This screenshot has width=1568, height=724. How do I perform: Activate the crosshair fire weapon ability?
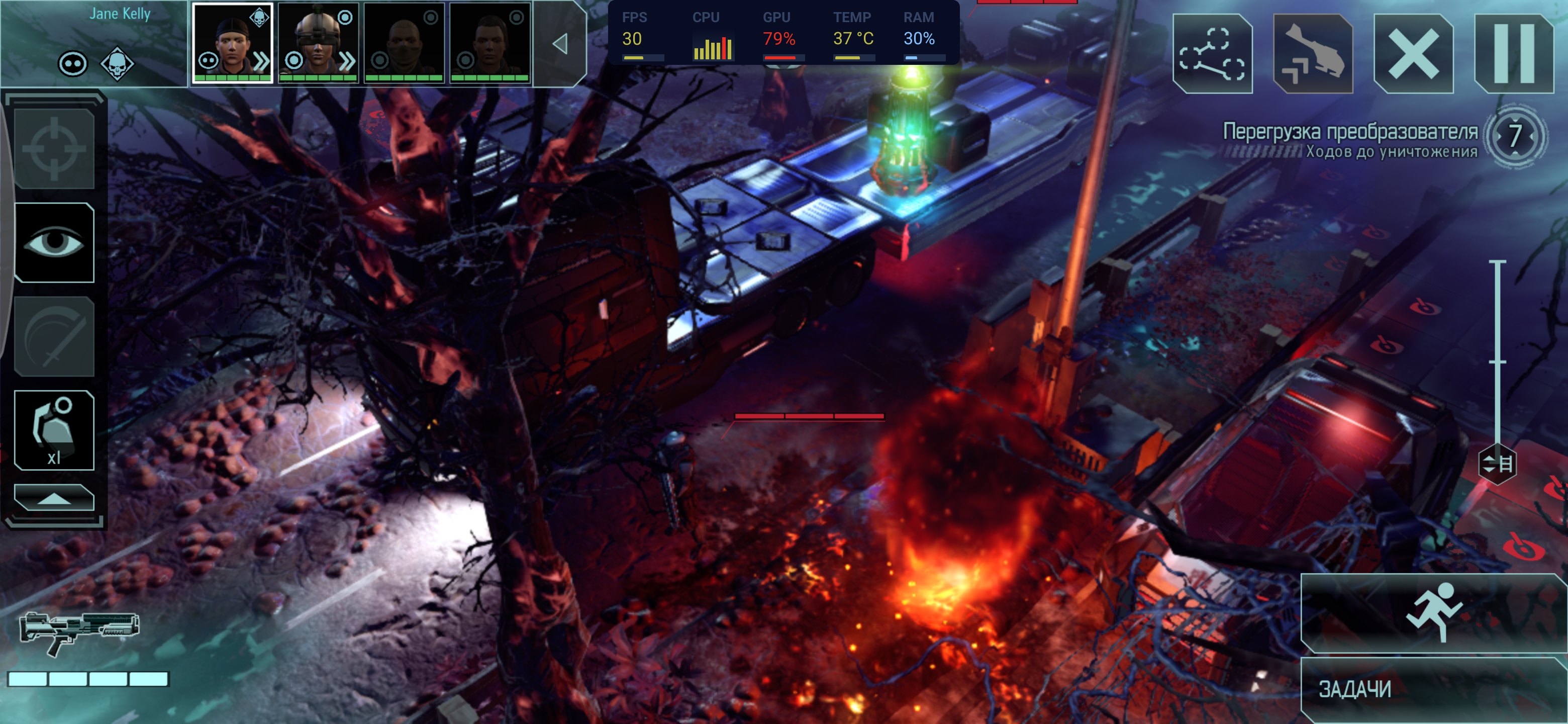pyautogui.click(x=54, y=149)
